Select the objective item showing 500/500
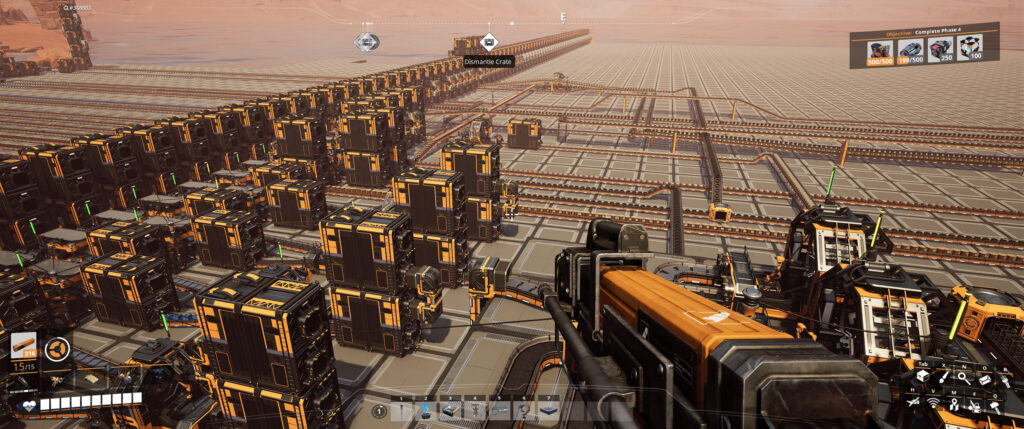The image size is (1024, 429). pyautogui.click(x=880, y=50)
